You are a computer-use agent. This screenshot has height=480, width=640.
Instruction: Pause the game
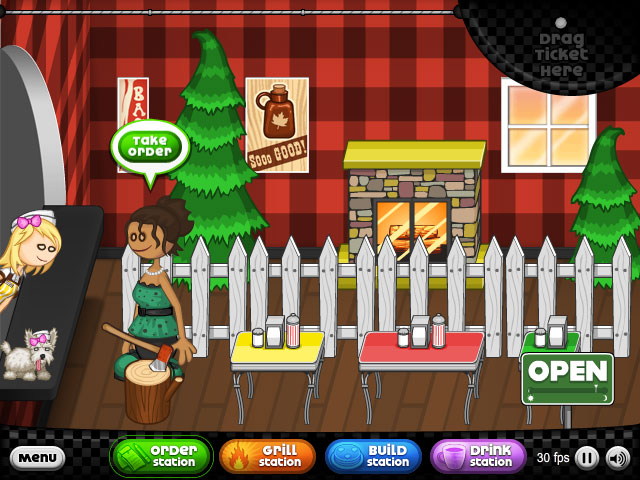[587, 458]
